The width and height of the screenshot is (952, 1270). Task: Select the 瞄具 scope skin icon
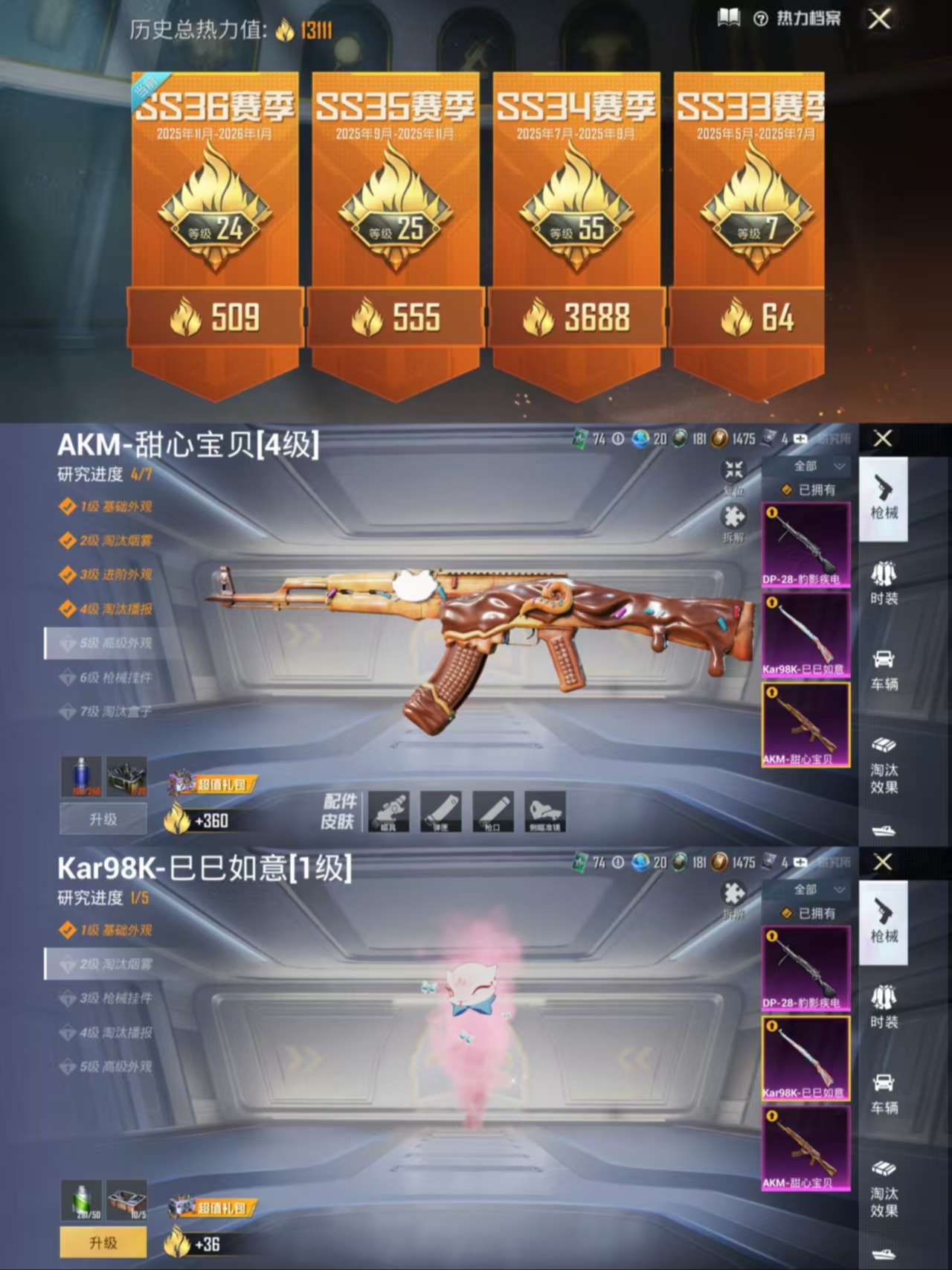tap(387, 812)
